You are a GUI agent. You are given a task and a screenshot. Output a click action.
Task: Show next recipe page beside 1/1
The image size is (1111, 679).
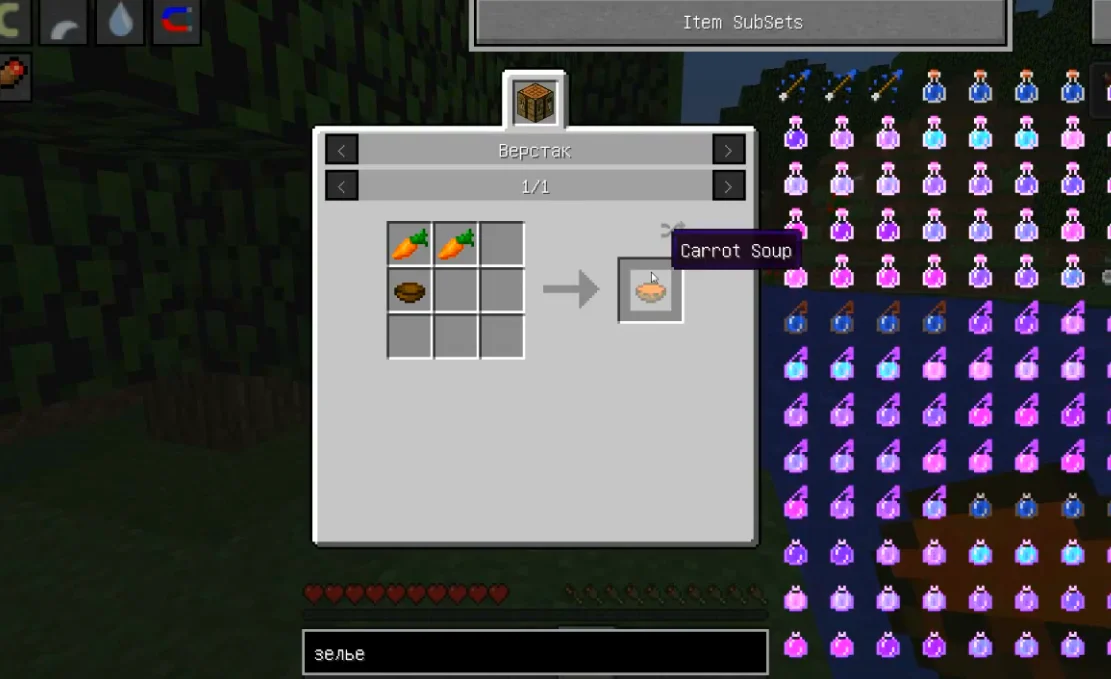(728, 186)
